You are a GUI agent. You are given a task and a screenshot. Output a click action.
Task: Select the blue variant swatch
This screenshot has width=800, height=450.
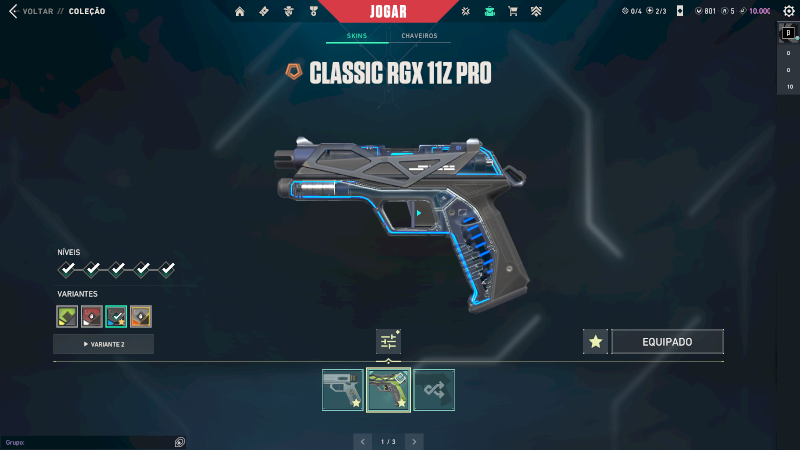click(x=116, y=316)
